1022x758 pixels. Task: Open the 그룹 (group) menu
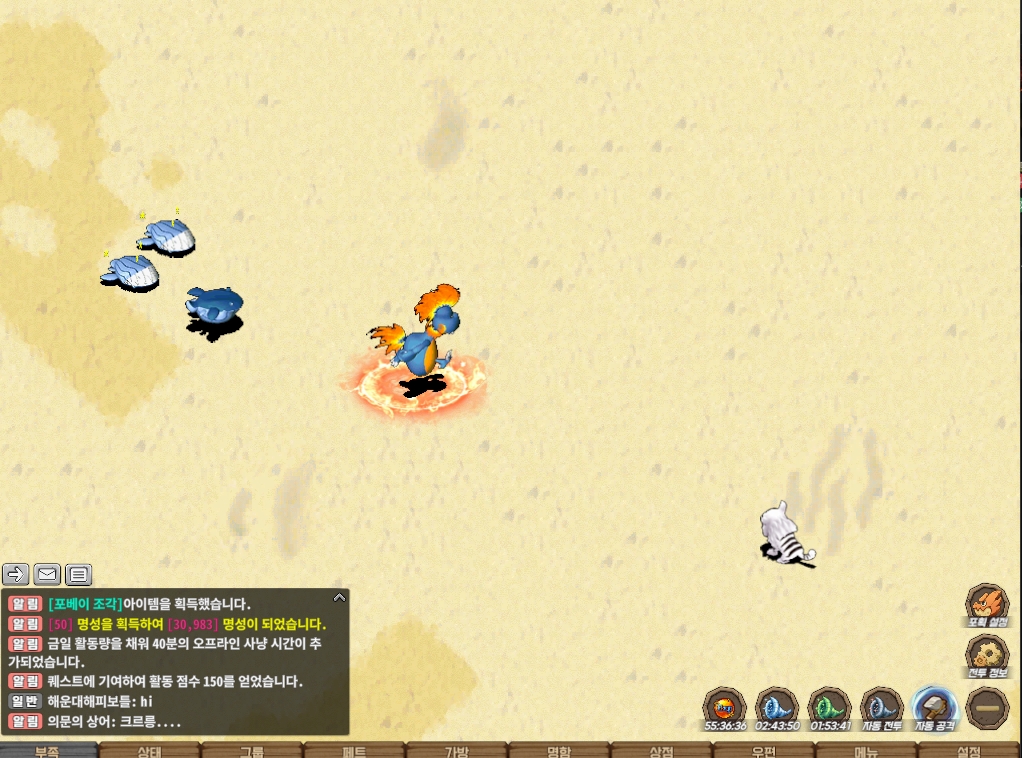pos(252,750)
